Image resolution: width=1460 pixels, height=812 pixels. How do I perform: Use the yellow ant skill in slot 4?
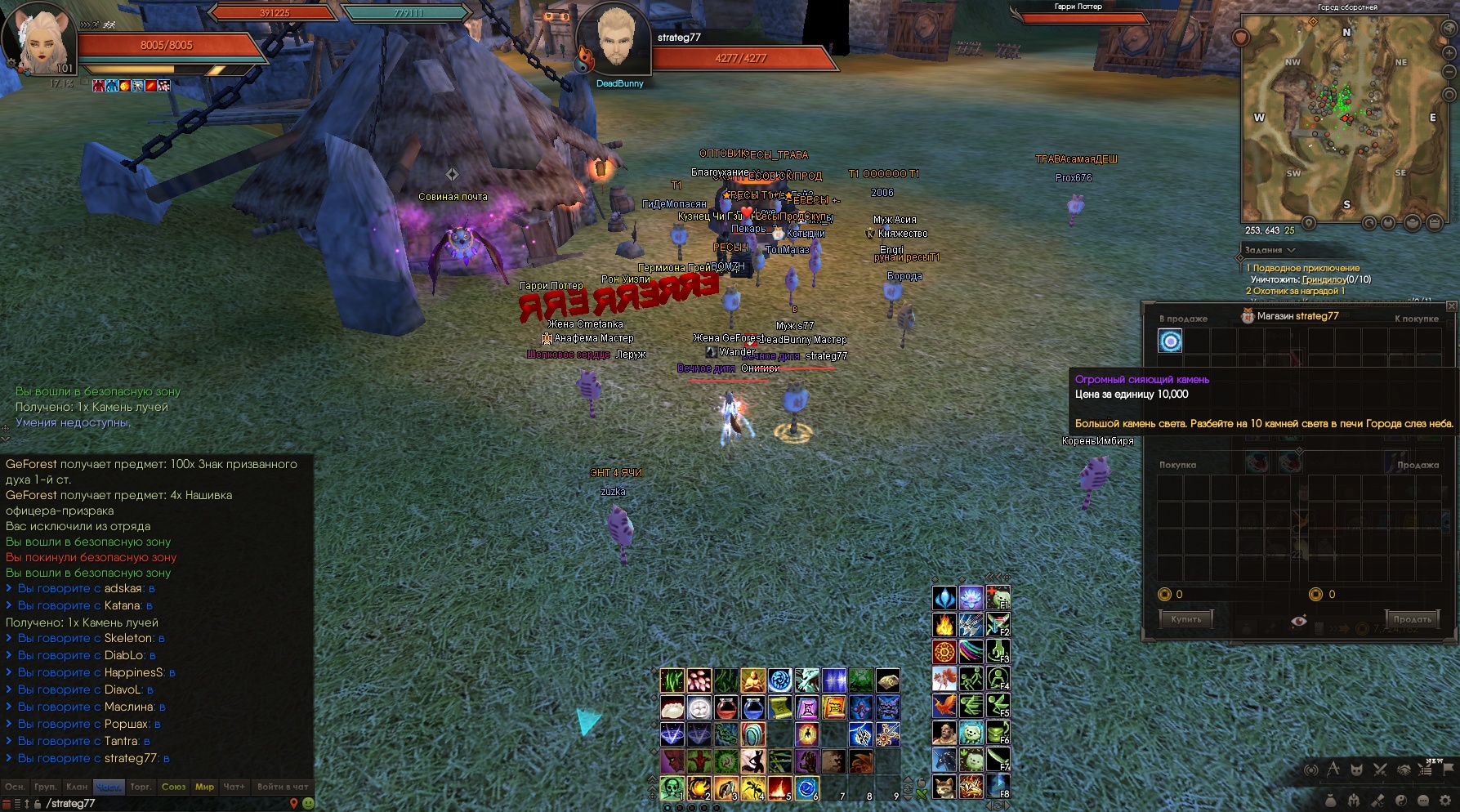click(752, 787)
